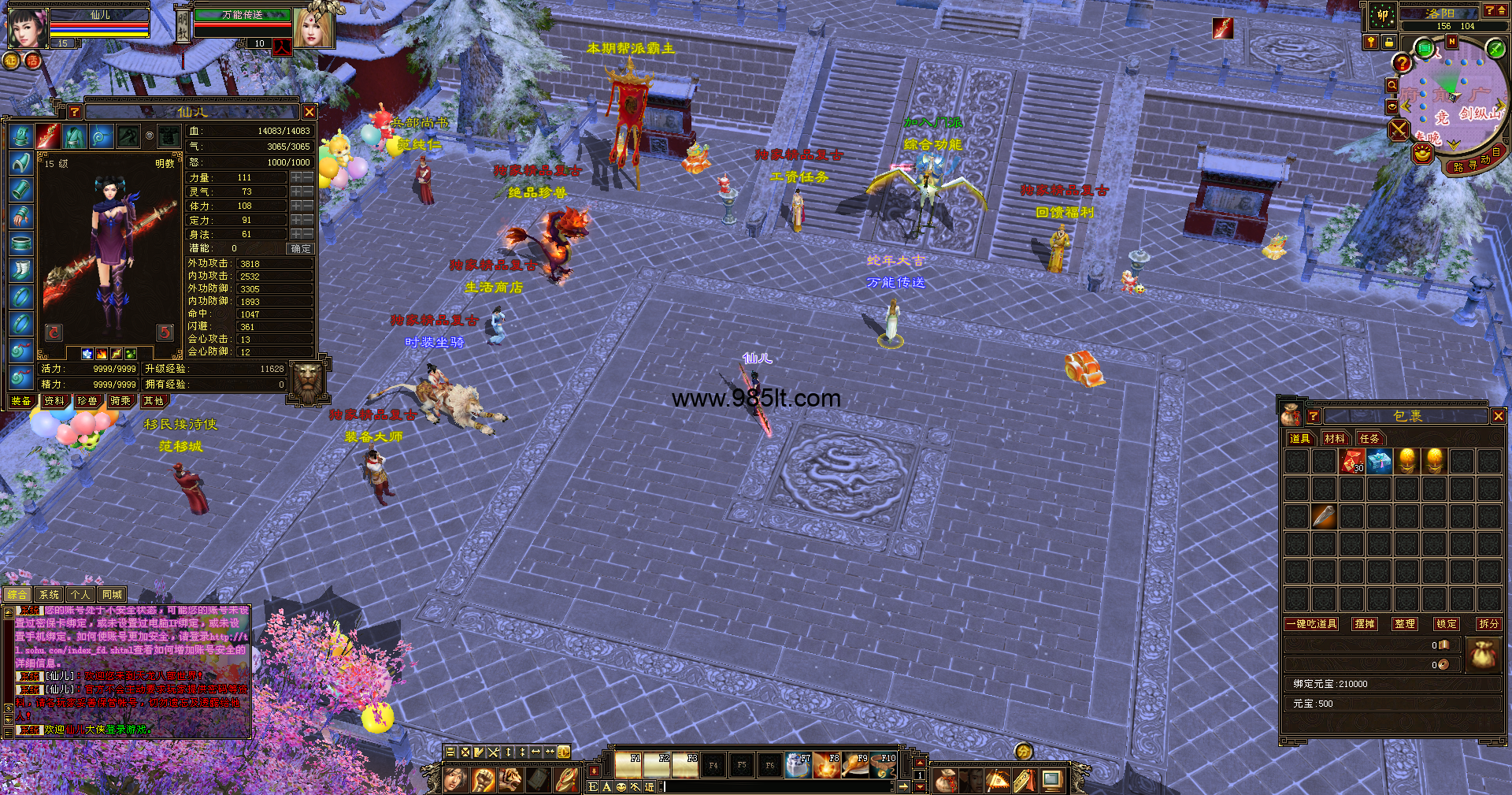Sort the bag with 整理 button
The height and width of the screenshot is (795, 1512).
tap(1405, 624)
